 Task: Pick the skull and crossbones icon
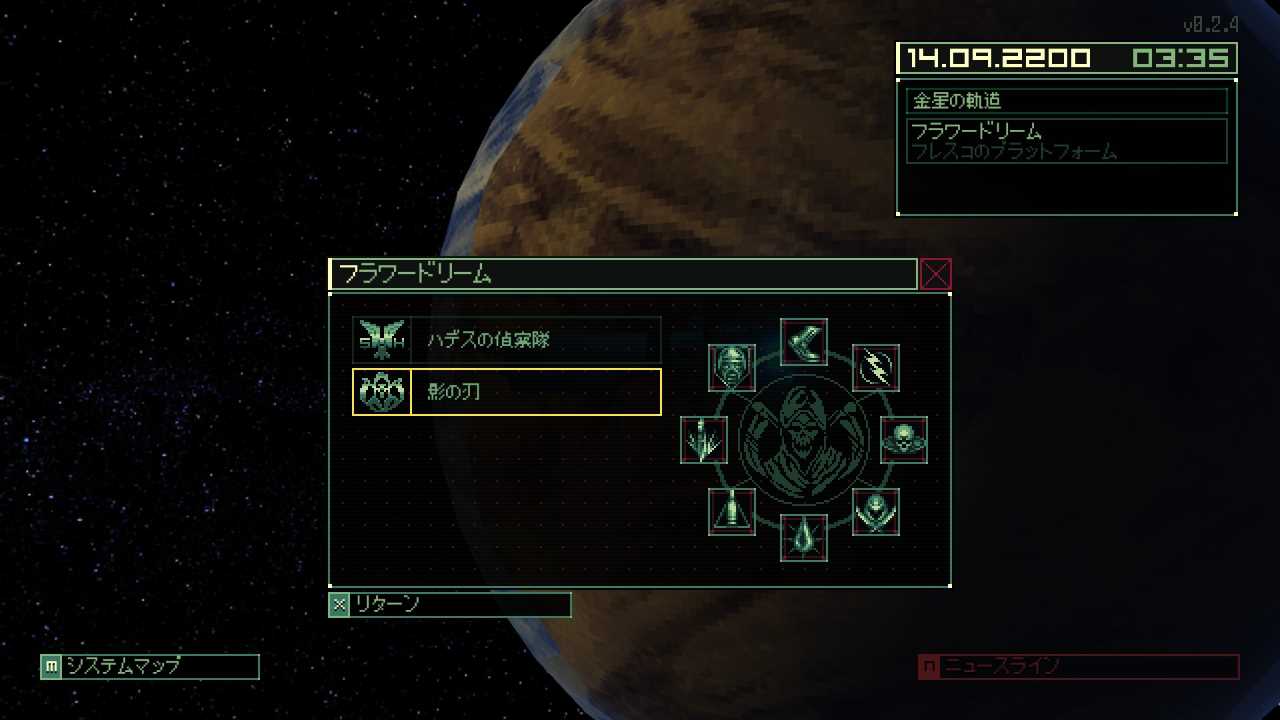(904, 440)
